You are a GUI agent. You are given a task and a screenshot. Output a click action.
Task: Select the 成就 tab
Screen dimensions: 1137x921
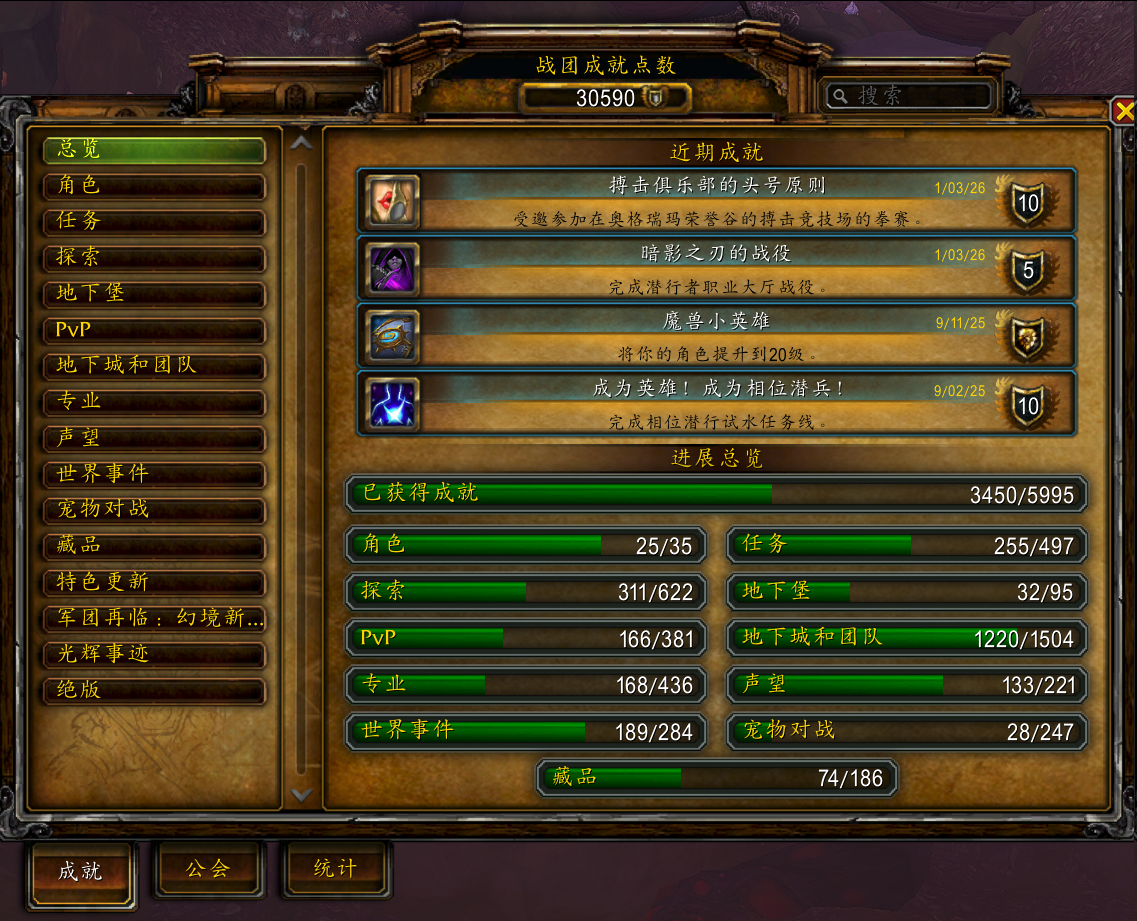(81, 871)
